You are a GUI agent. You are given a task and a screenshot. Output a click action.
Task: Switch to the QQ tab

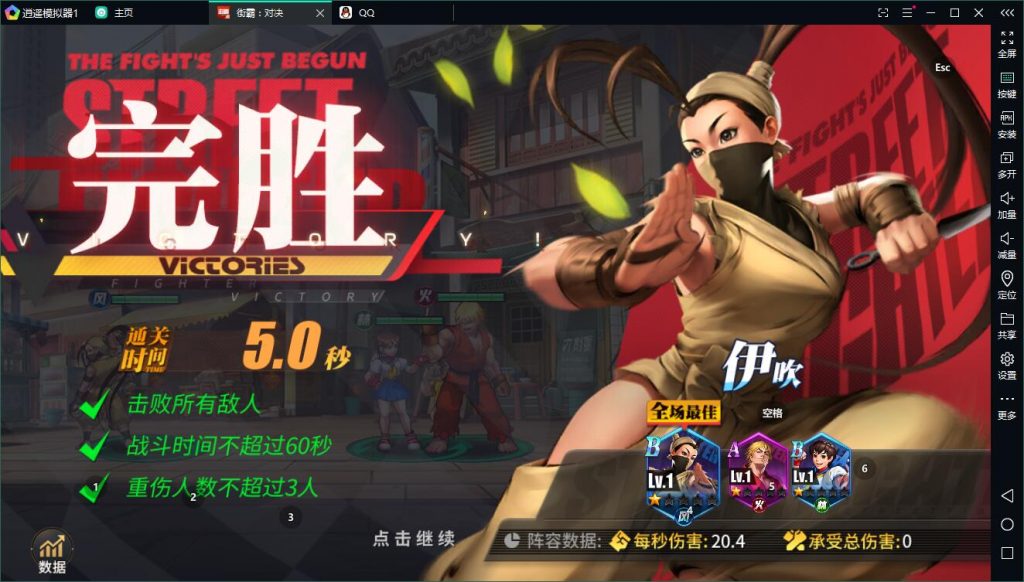[366, 12]
